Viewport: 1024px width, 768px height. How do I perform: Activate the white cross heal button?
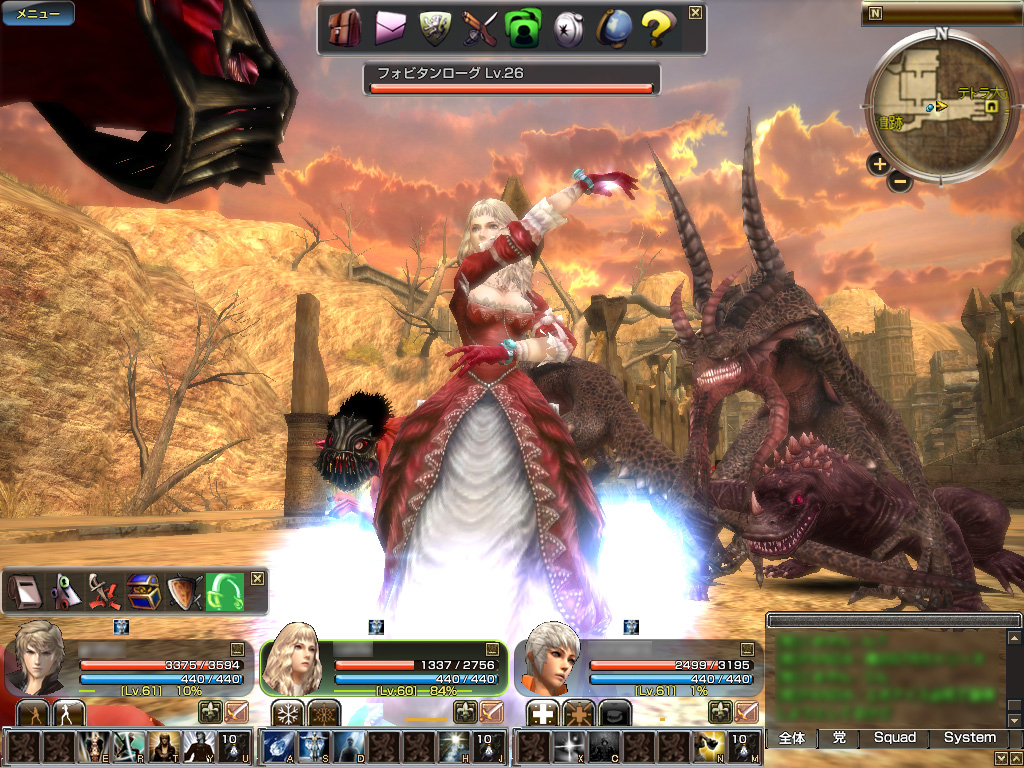(542, 713)
